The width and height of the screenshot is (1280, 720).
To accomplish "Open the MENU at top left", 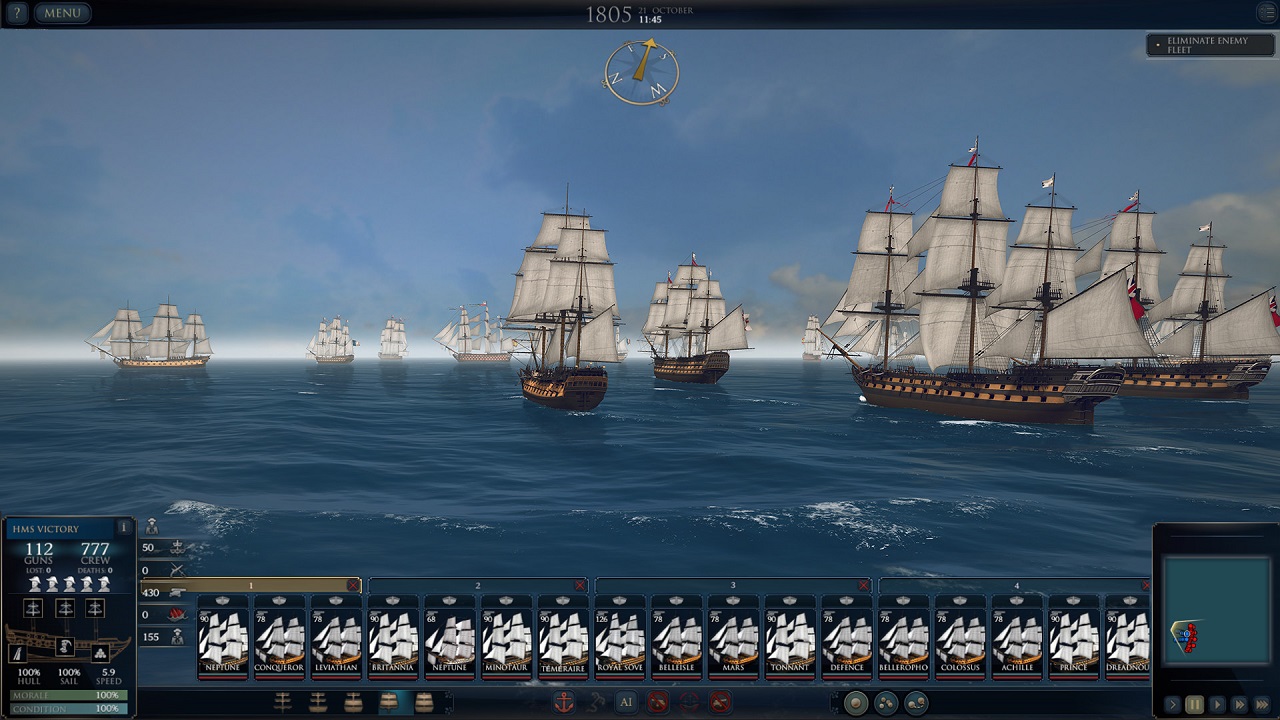I will (x=62, y=14).
